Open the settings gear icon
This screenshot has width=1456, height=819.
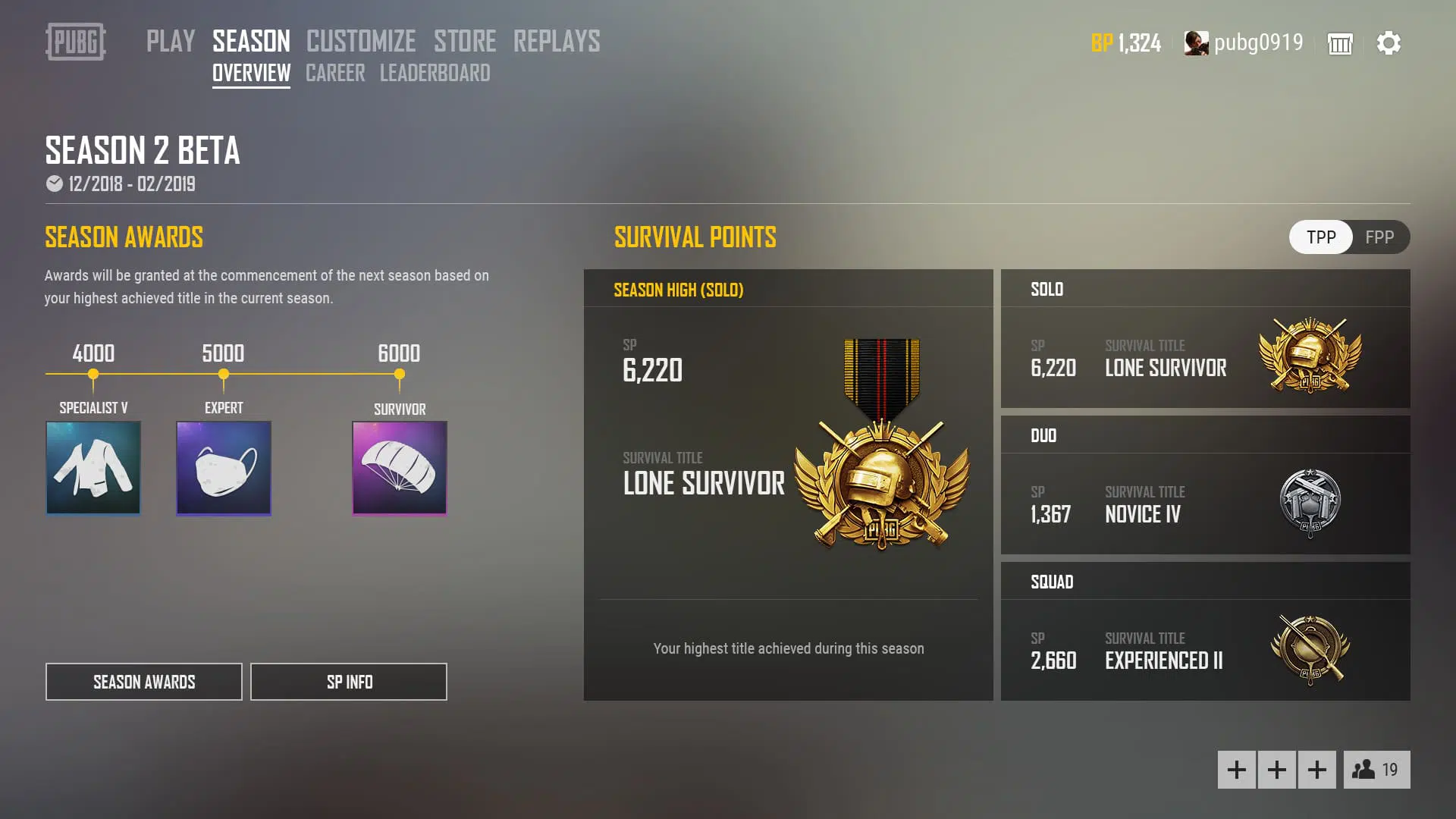1390,43
